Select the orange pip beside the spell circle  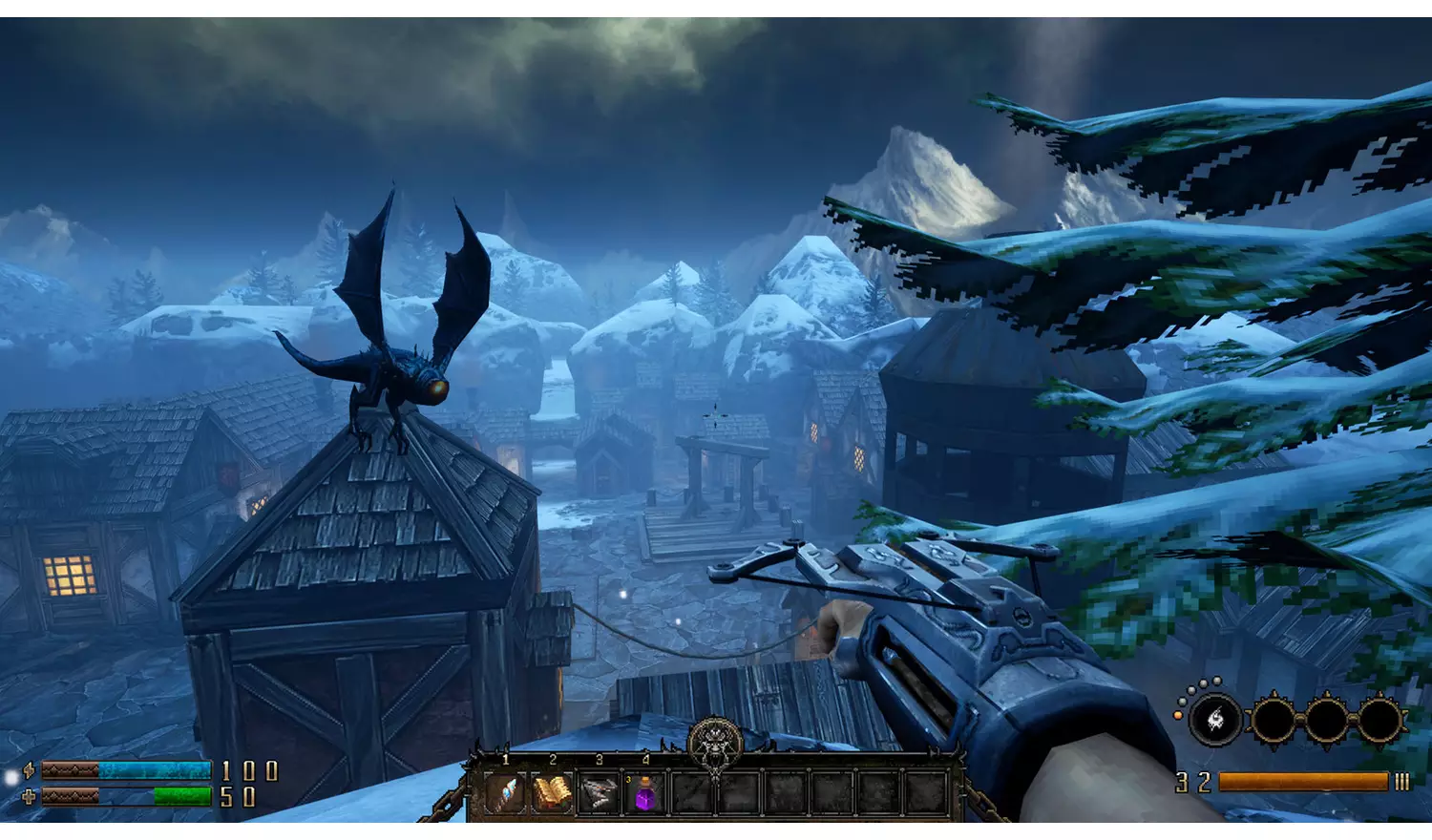(1178, 715)
